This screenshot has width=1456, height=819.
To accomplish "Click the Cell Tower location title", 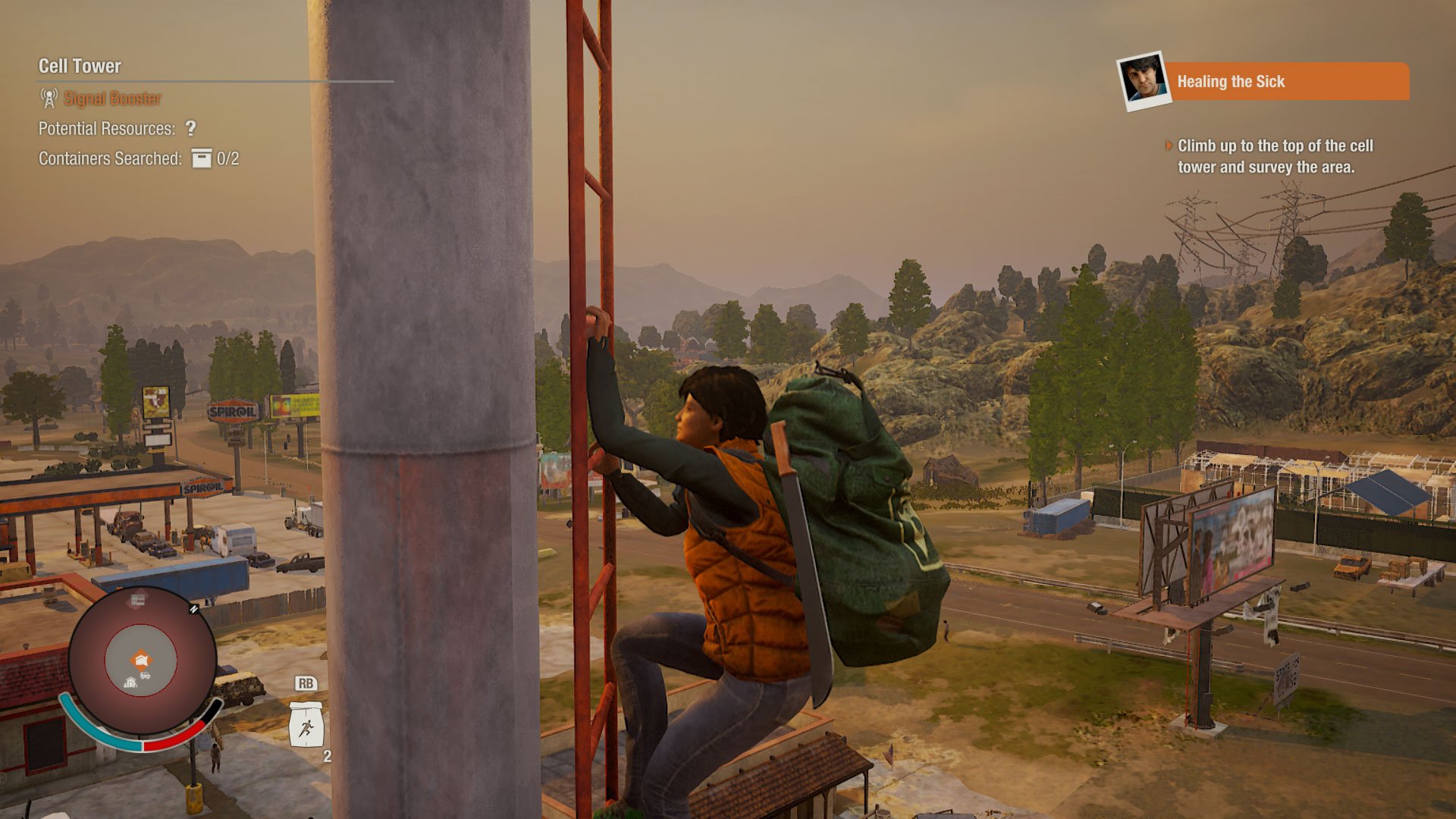I will pos(80,66).
